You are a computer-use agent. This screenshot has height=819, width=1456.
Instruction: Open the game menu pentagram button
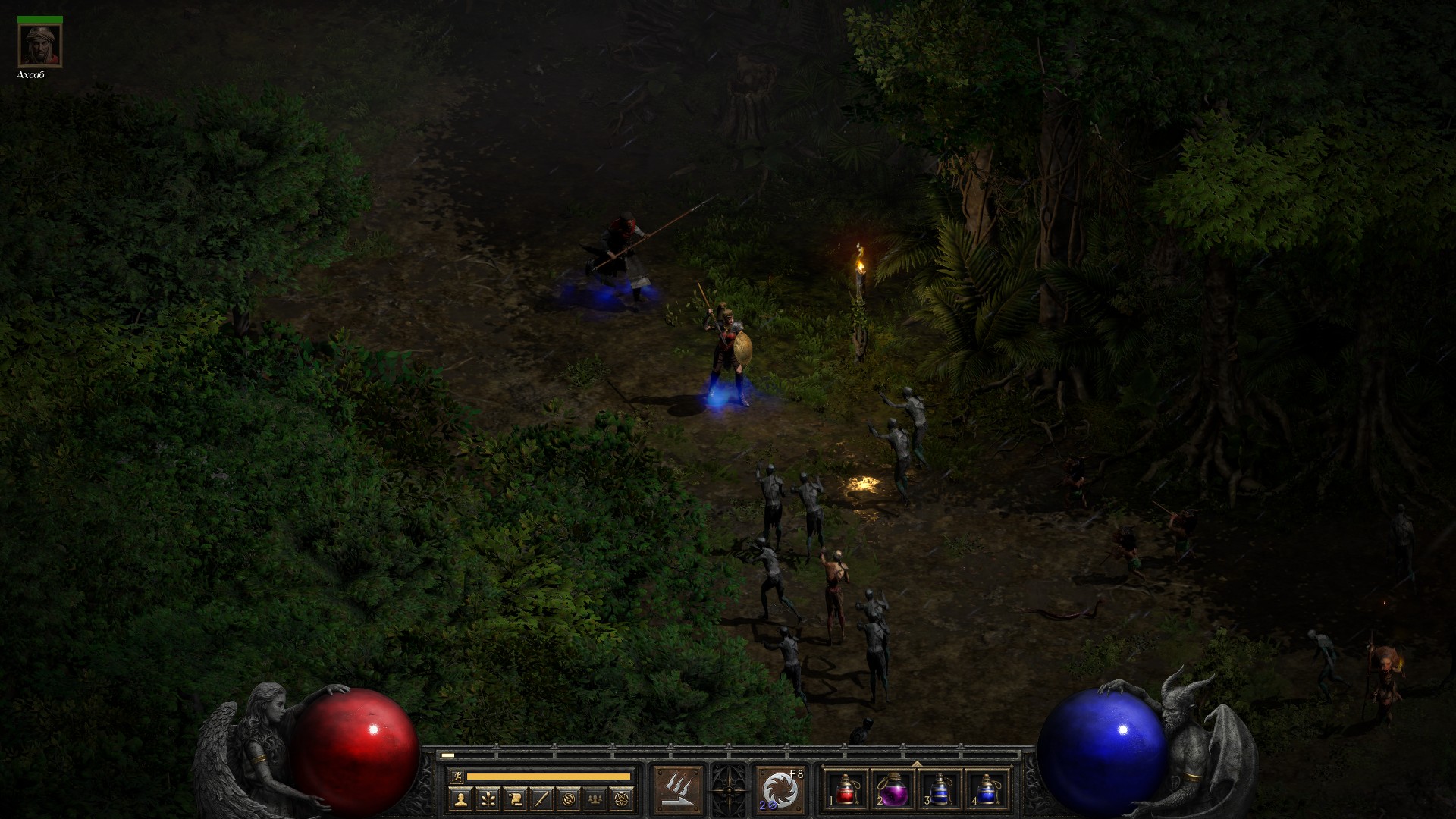622,798
